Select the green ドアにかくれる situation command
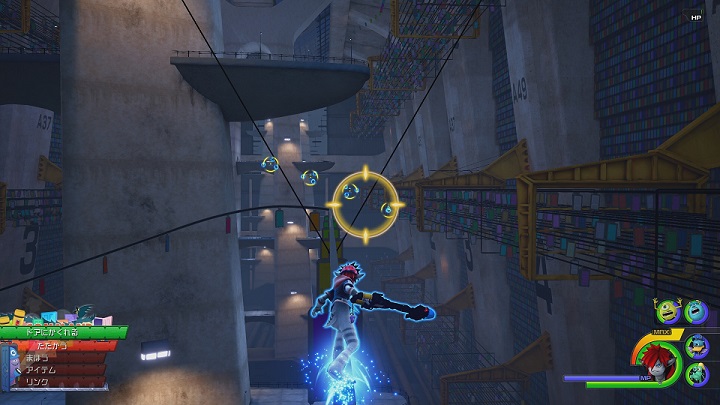 coord(62,332)
